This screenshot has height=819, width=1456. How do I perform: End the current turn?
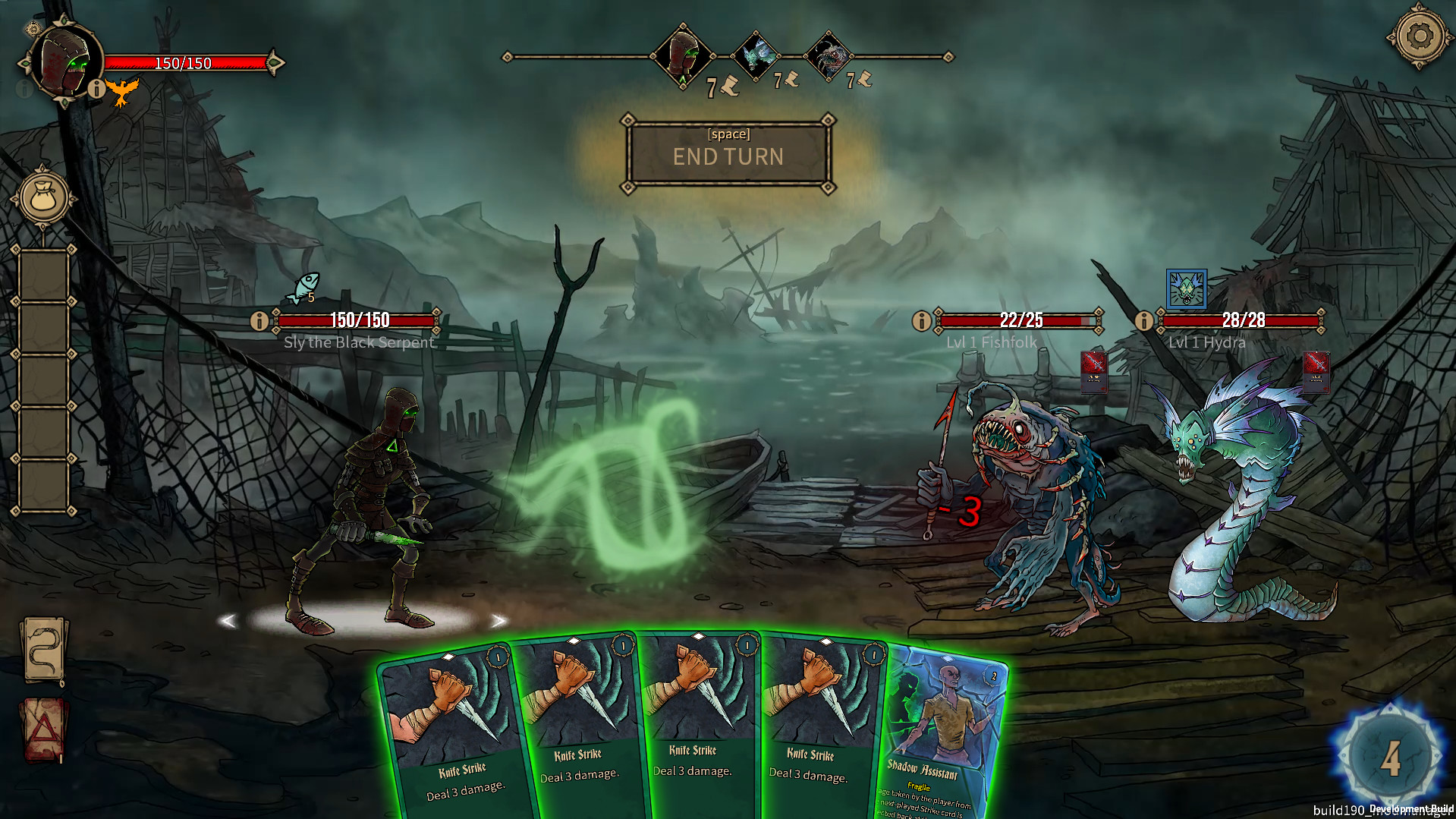(x=728, y=155)
